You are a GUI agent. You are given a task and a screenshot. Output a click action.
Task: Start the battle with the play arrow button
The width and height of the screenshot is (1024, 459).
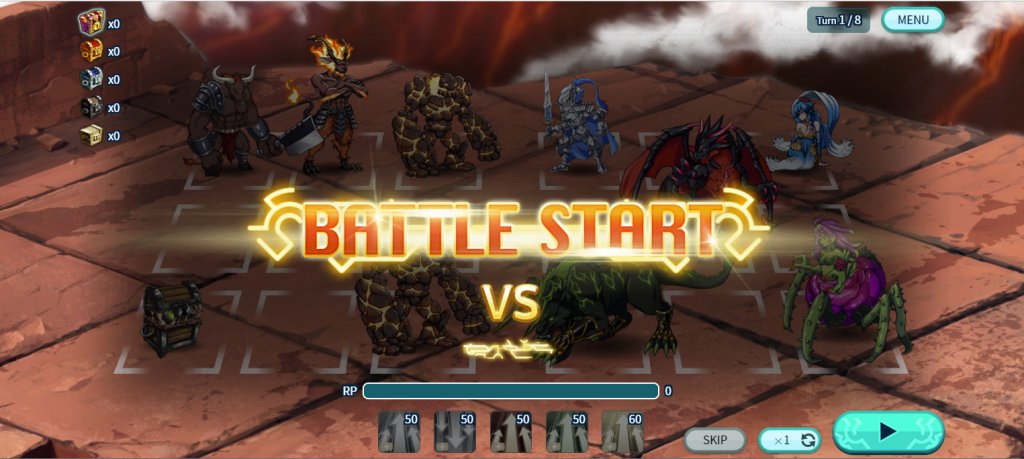tap(887, 432)
